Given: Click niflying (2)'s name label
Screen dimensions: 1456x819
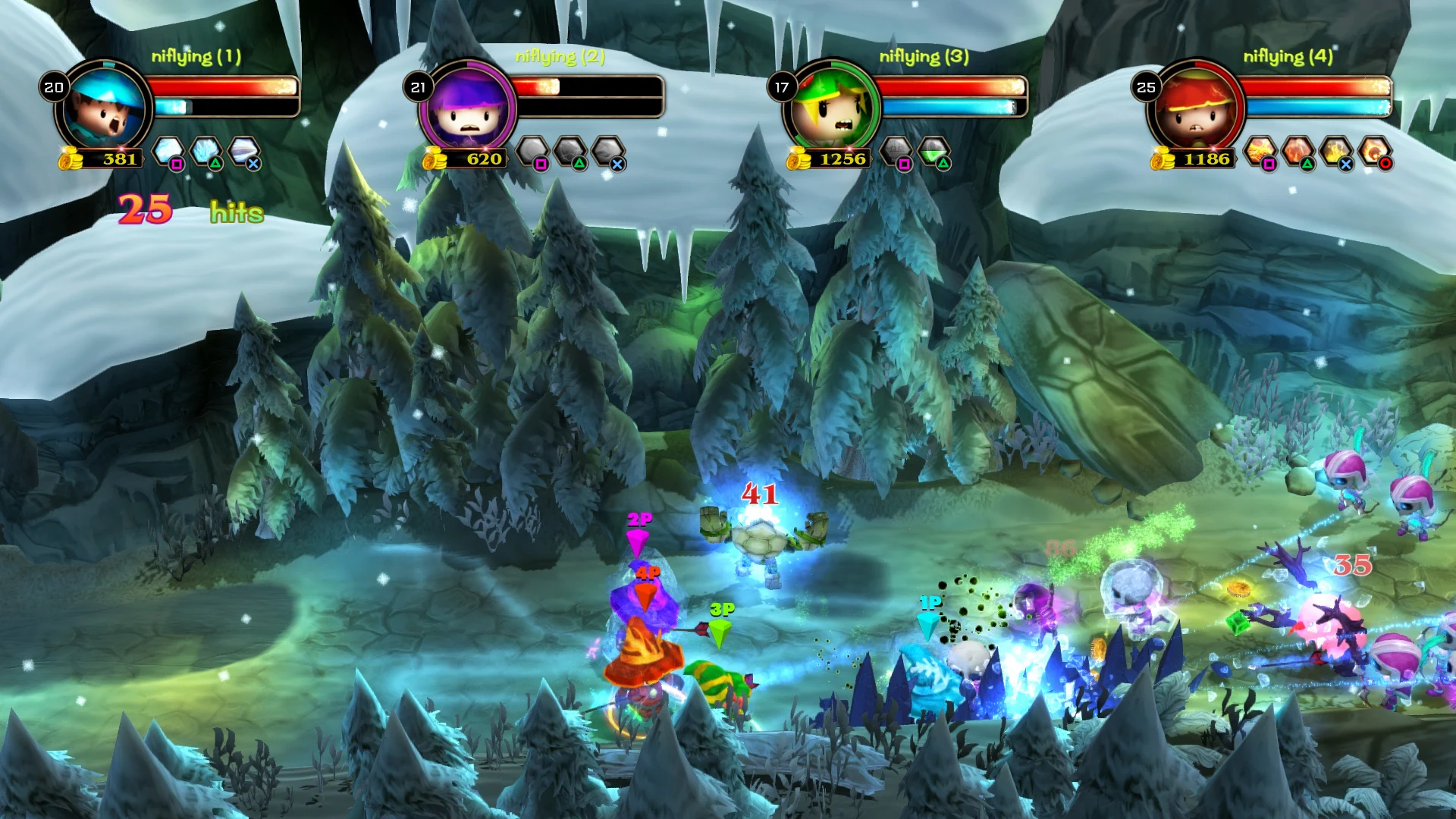Looking at the screenshot, I should (x=559, y=55).
